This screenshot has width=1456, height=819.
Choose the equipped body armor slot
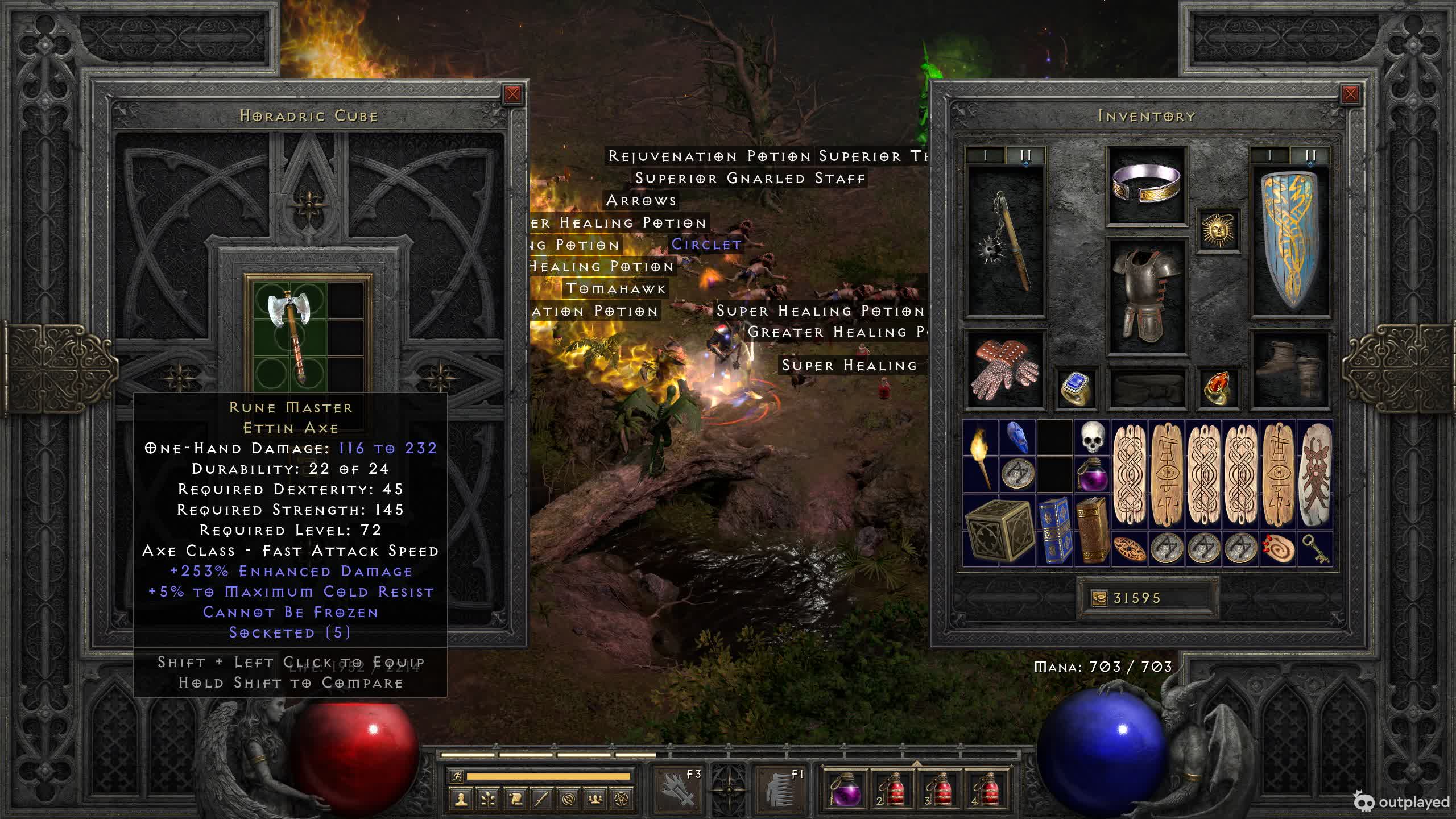pos(1146,296)
